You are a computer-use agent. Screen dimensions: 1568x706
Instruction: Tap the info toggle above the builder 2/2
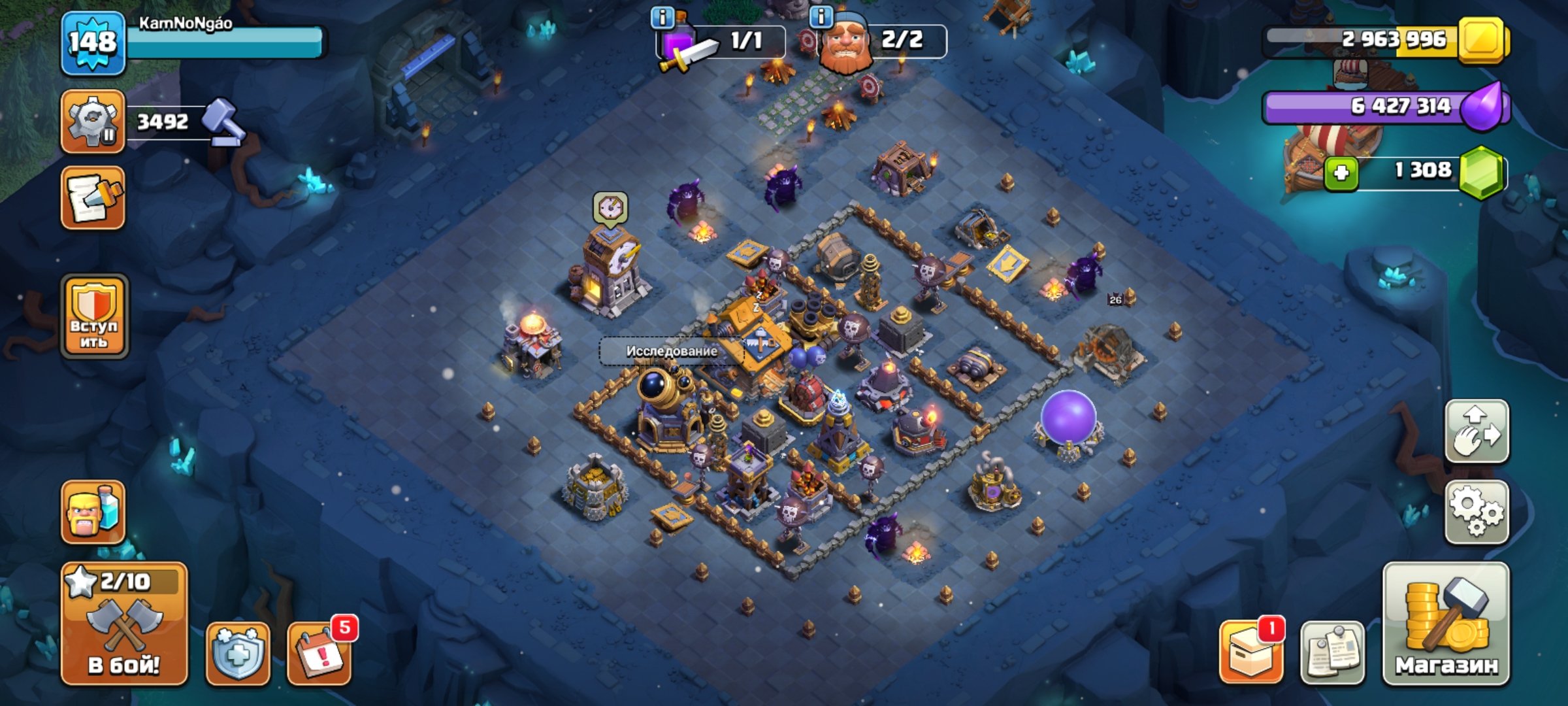821,18
